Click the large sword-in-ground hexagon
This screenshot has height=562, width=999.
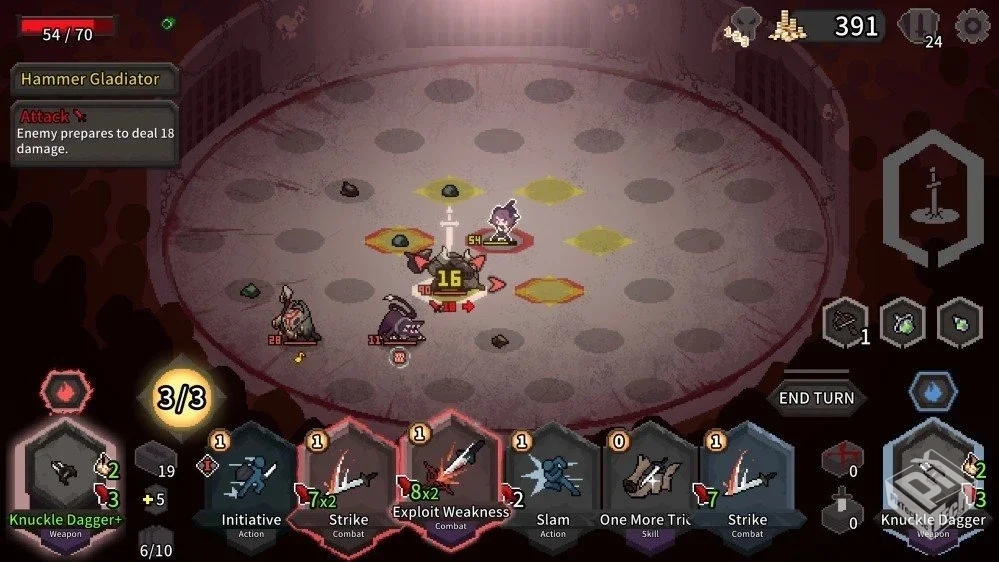coord(932,200)
